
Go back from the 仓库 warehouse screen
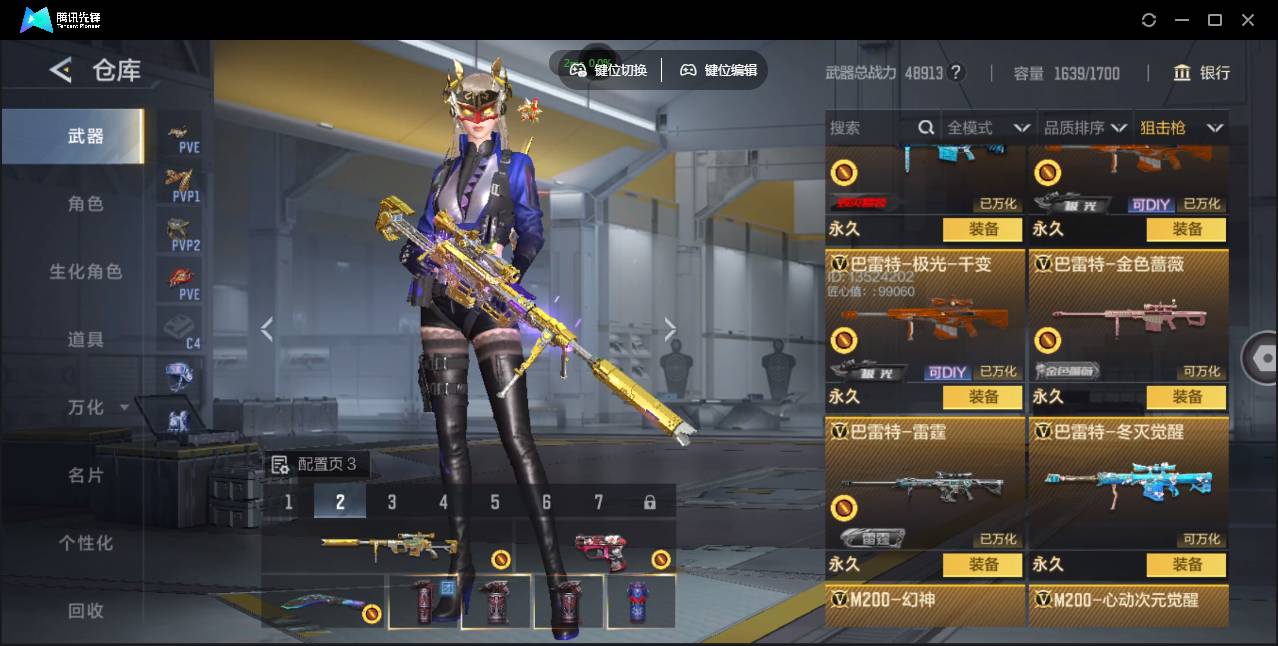(x=61, y=70)
